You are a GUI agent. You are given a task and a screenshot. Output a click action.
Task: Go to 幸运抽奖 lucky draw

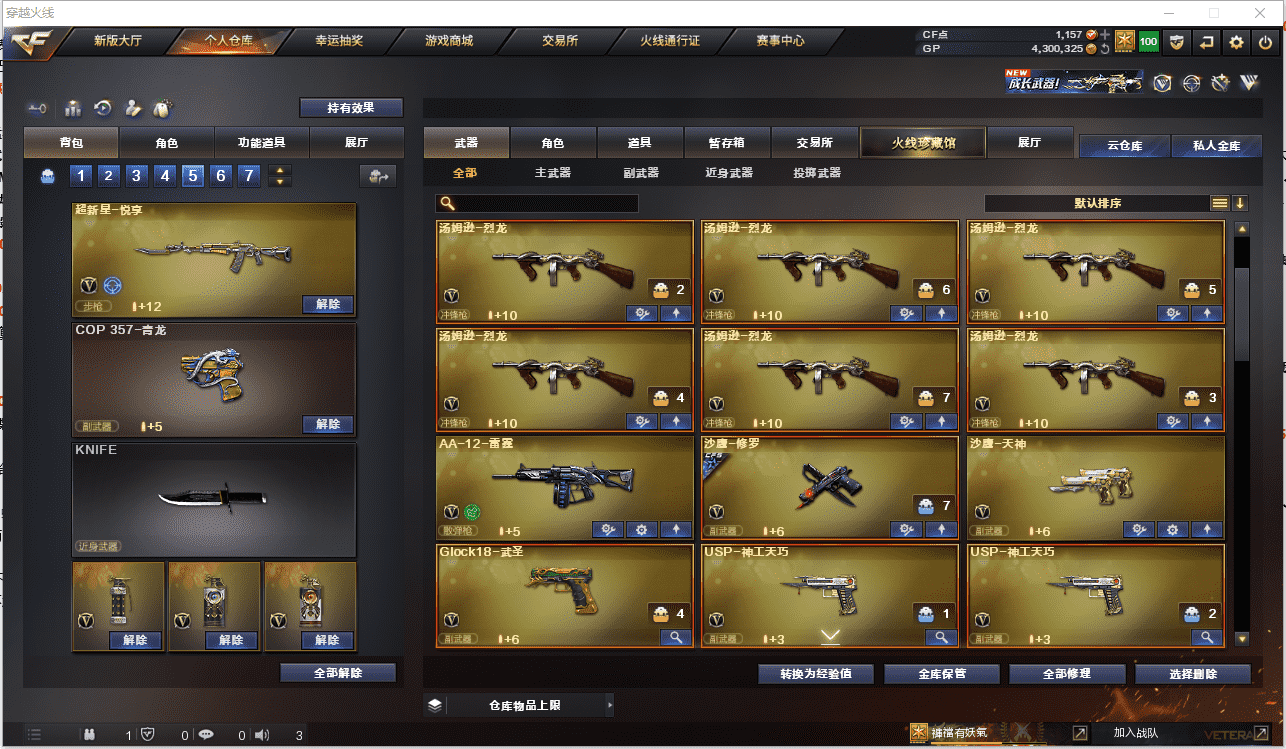tap(339, 41)
